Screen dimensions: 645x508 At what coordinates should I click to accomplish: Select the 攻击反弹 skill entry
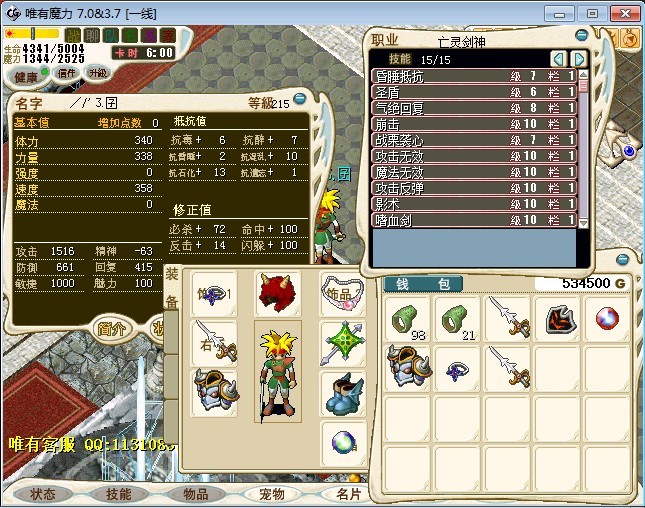(x=474, y=187)
